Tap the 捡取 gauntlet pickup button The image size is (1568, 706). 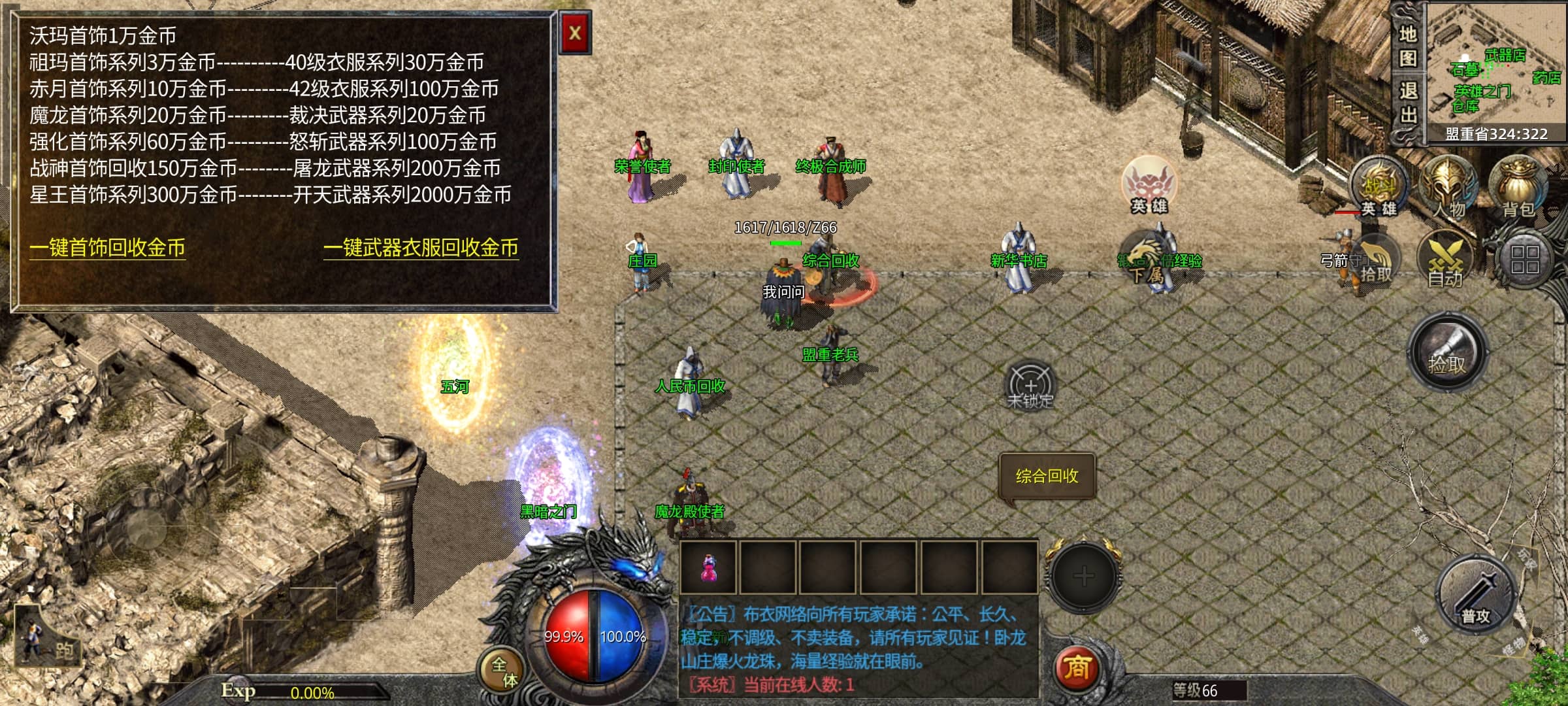(1447, 353)
